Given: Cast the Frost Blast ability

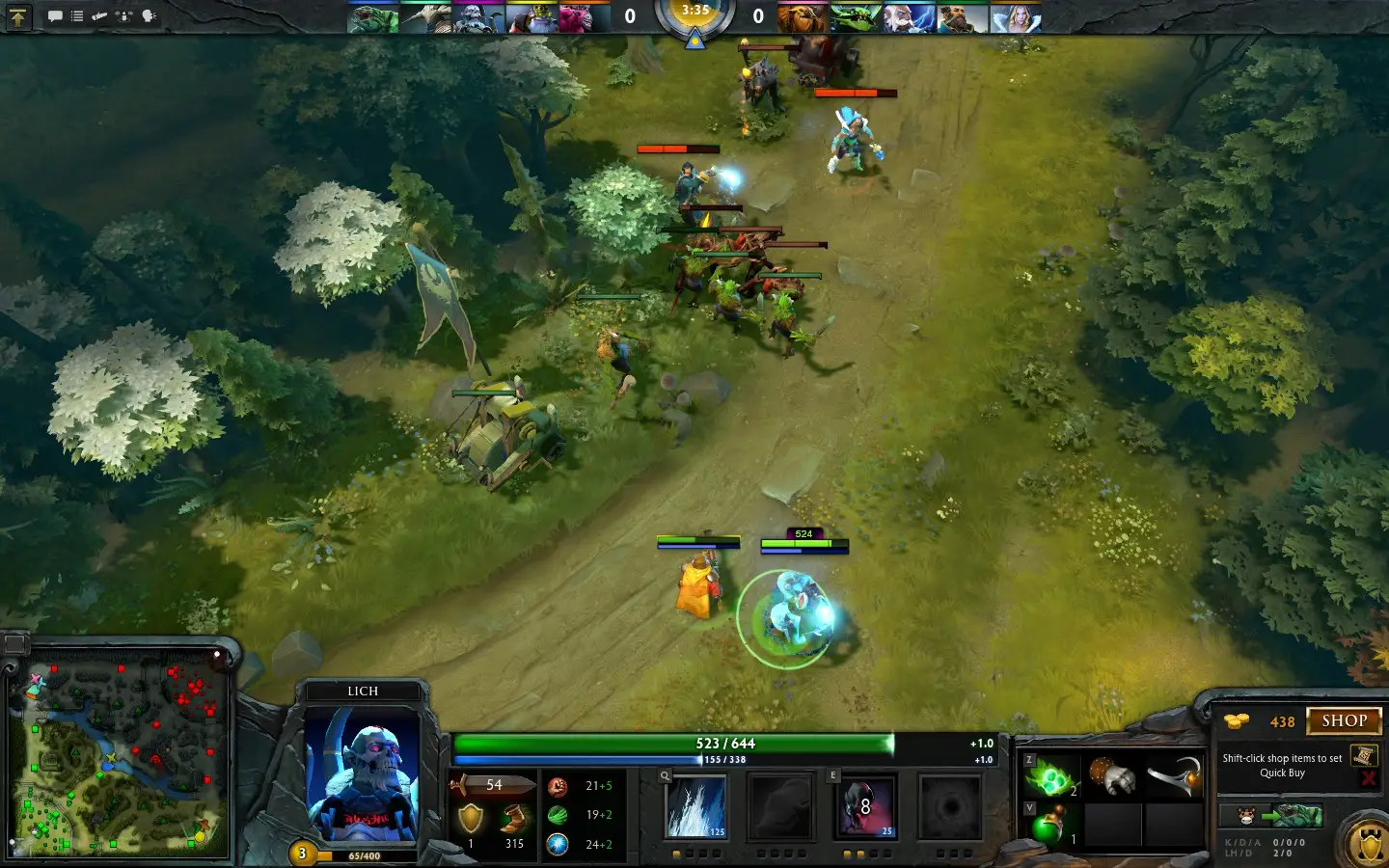Looking at the screenshot, I should 695,807.
